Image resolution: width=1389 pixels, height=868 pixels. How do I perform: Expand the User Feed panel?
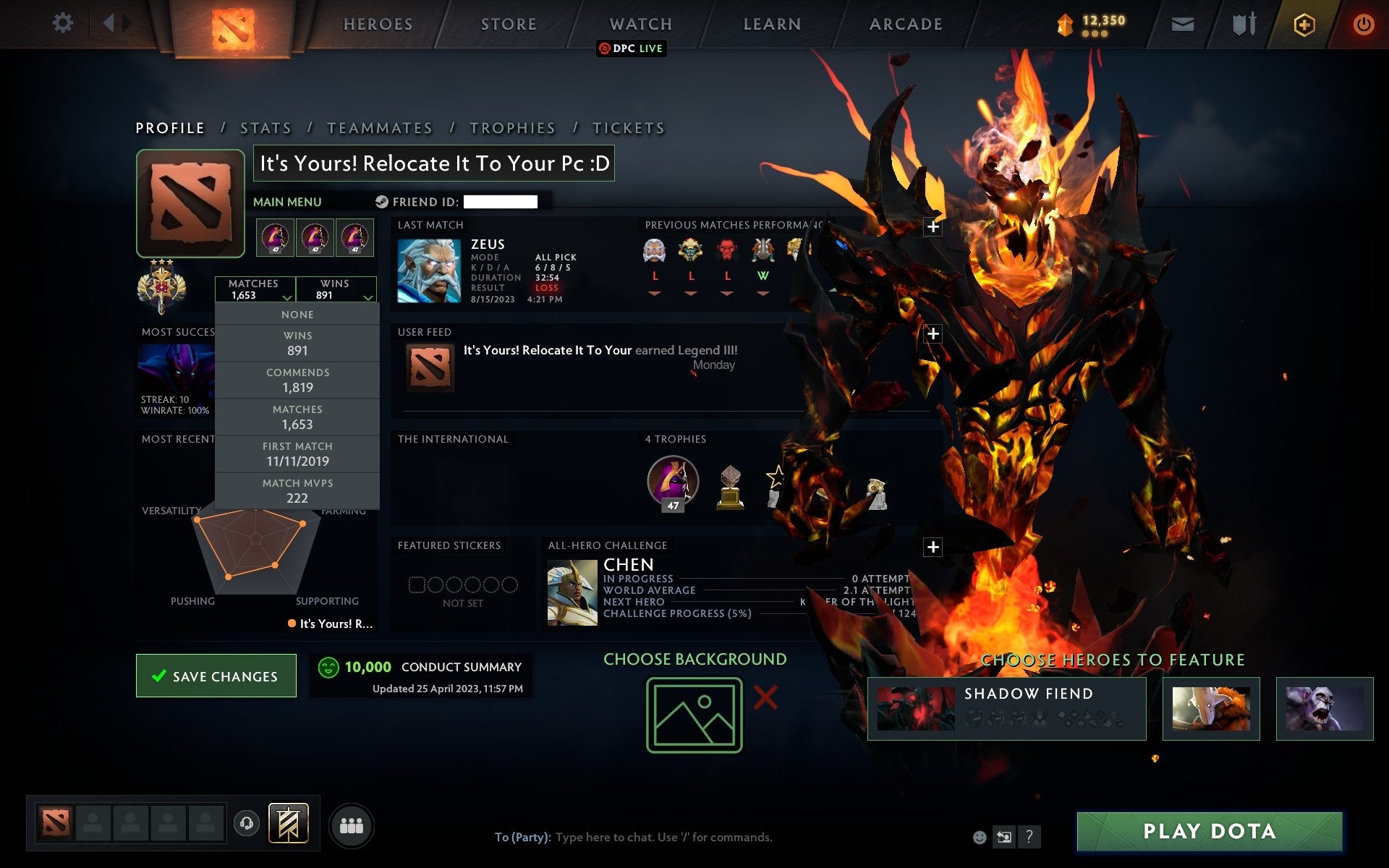click(x=933, y=334)
